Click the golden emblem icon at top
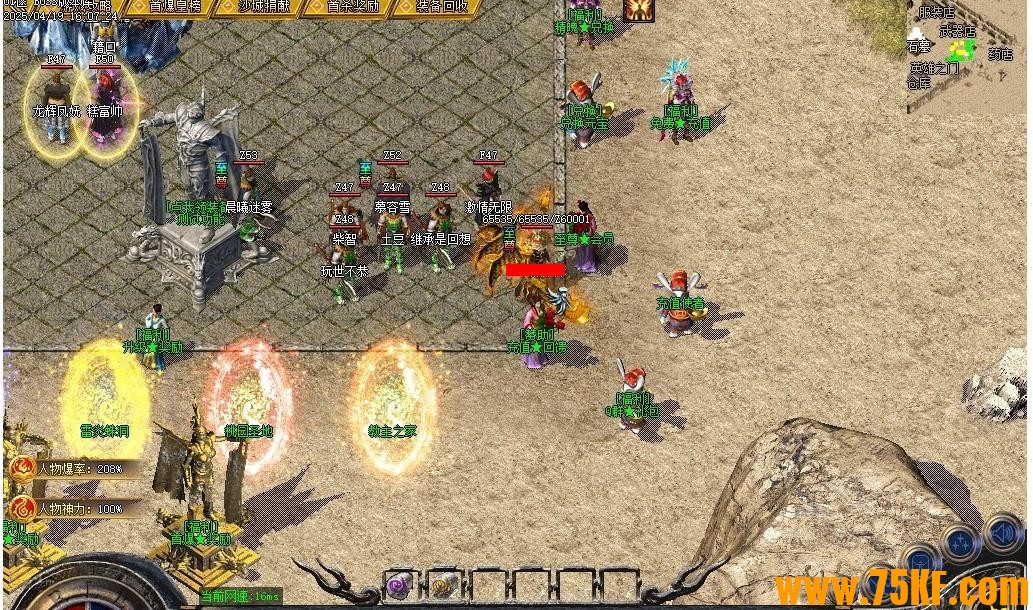The image size is (1033, 610). point(639,9)
